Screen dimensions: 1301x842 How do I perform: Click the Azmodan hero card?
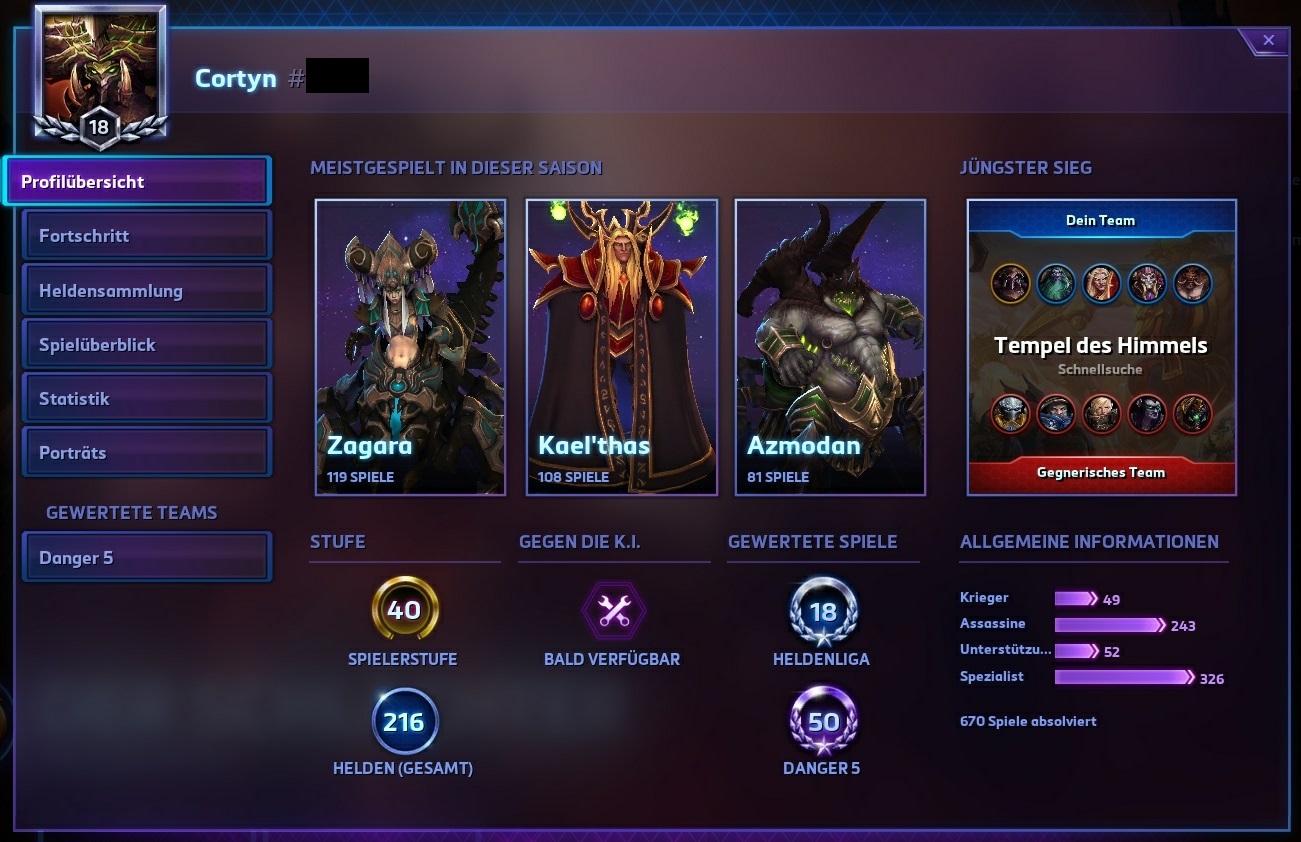tap(830, 347)
